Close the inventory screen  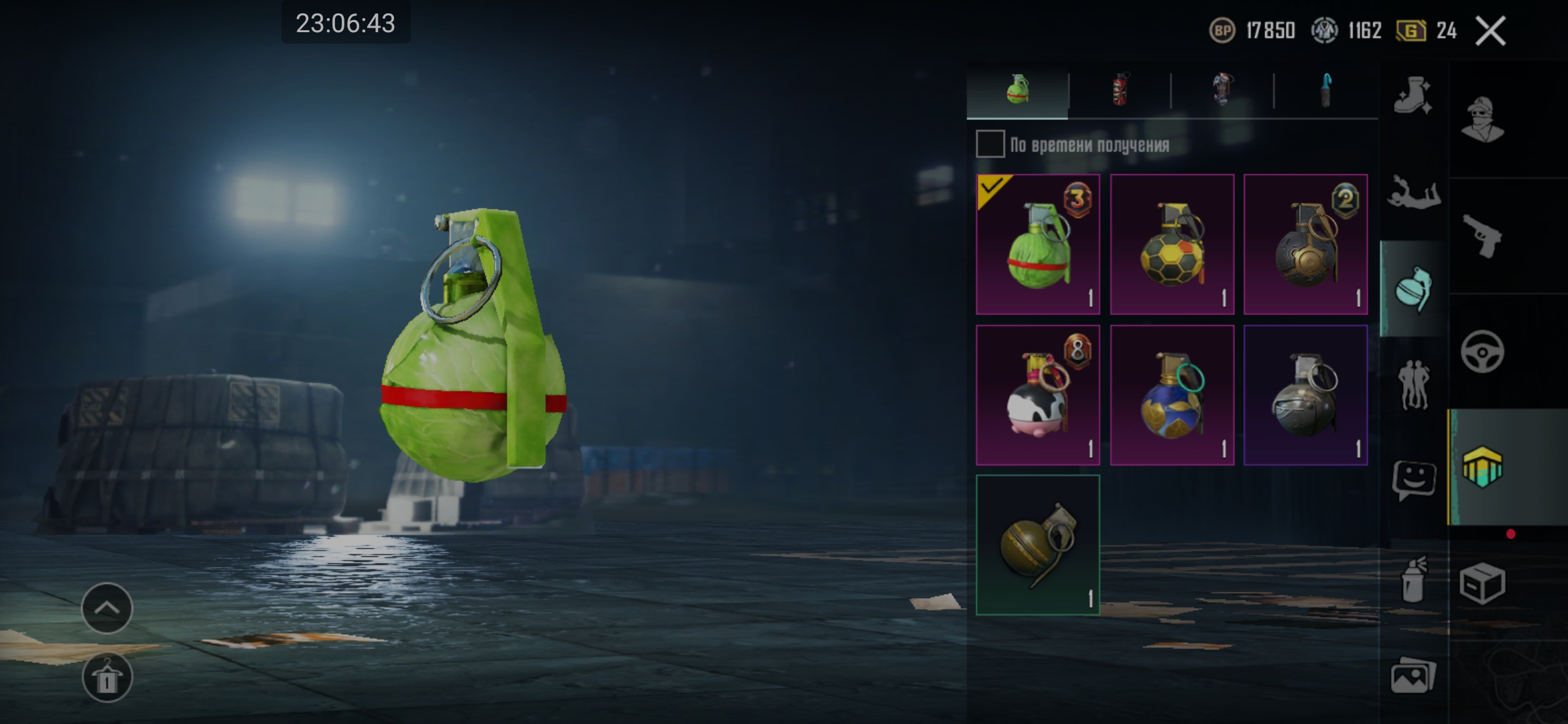1491,31
